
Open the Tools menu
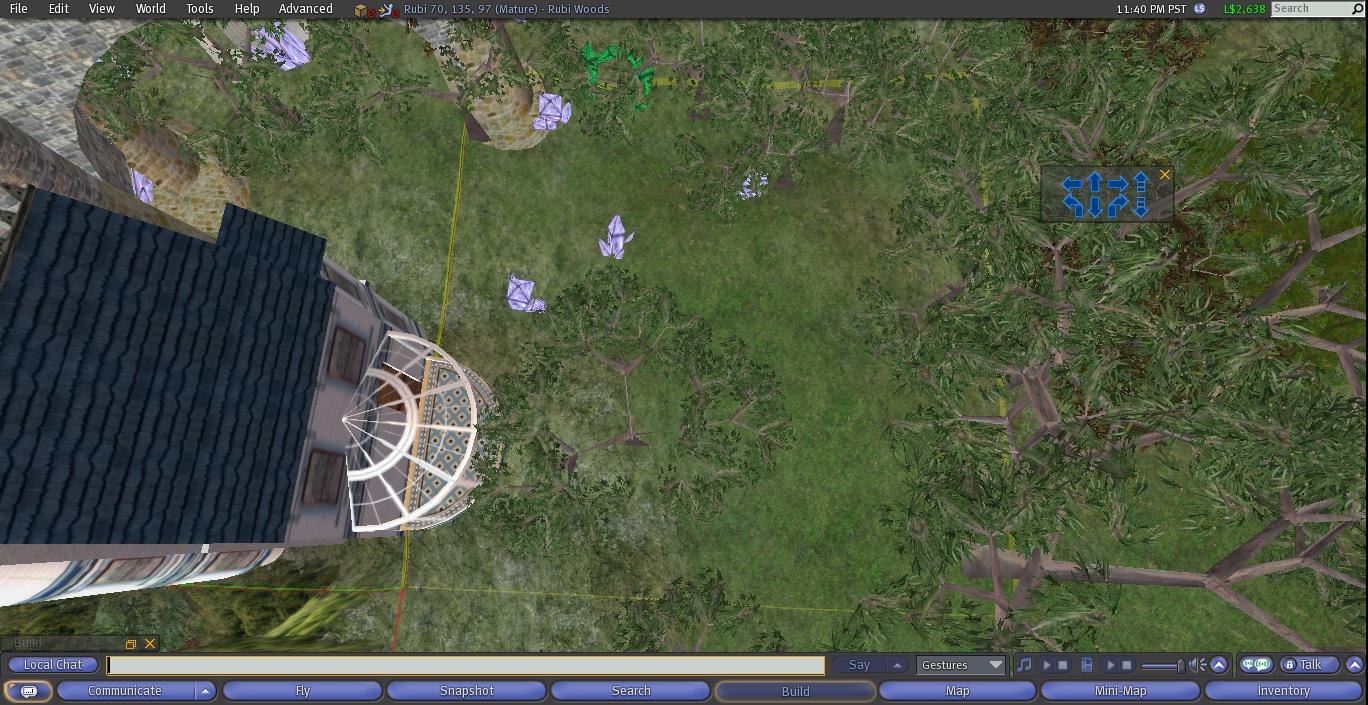click(x=199, y=9)
